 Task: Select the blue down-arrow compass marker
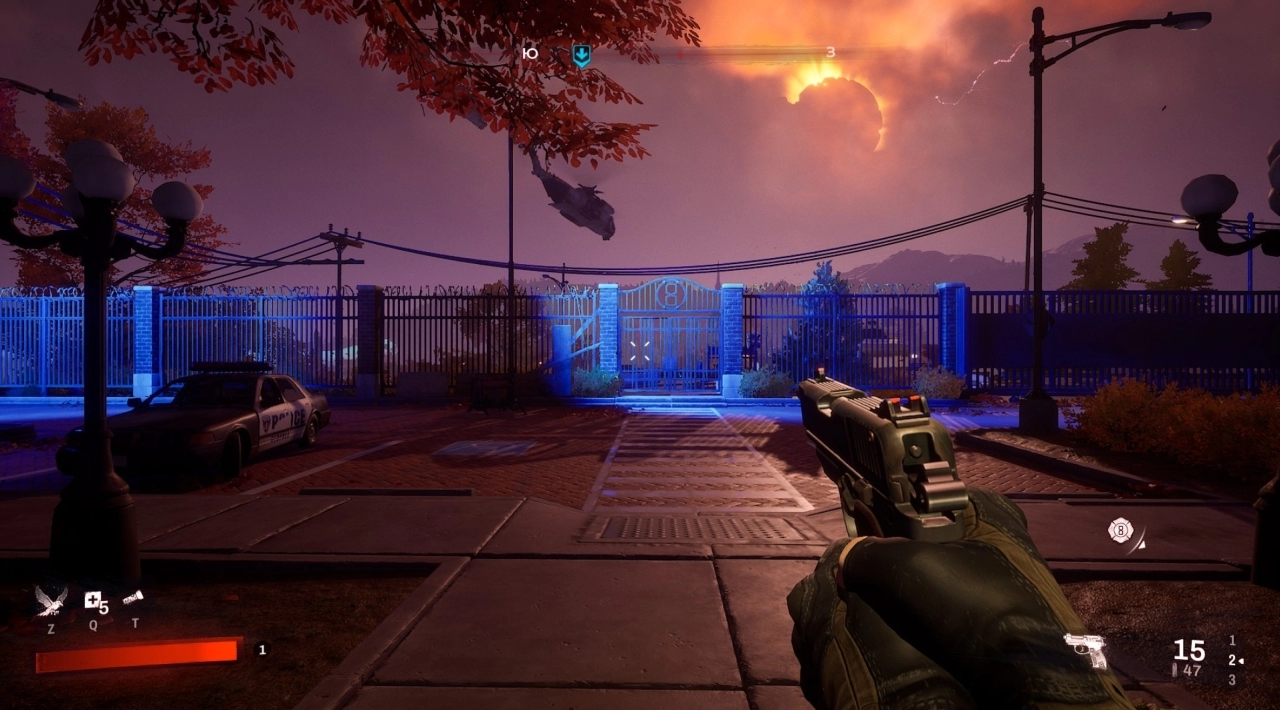(x=581, y=56)
